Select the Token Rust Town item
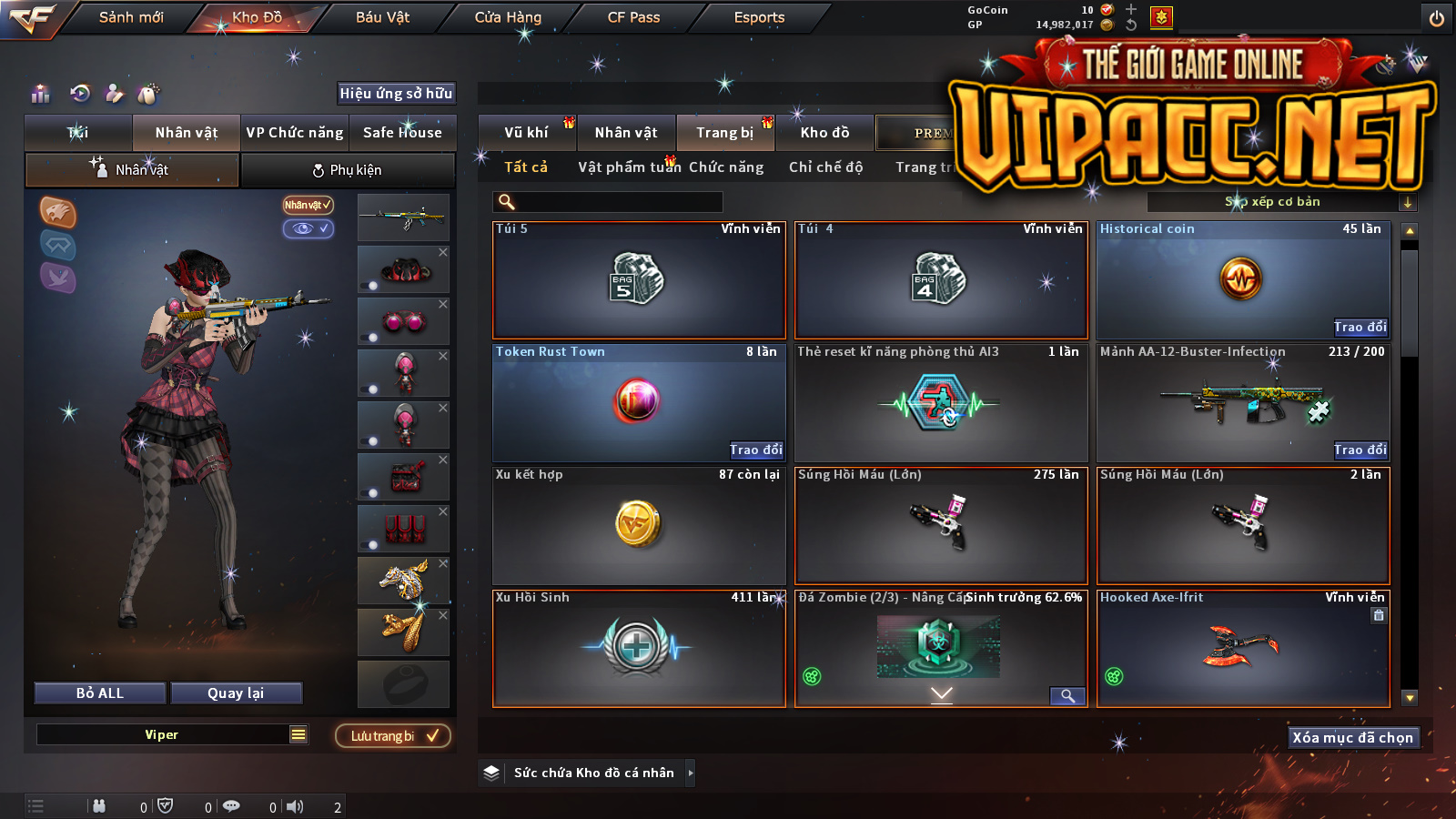Image resolution: width=1456 pixels, height=819 pixels. pos(637,400)
